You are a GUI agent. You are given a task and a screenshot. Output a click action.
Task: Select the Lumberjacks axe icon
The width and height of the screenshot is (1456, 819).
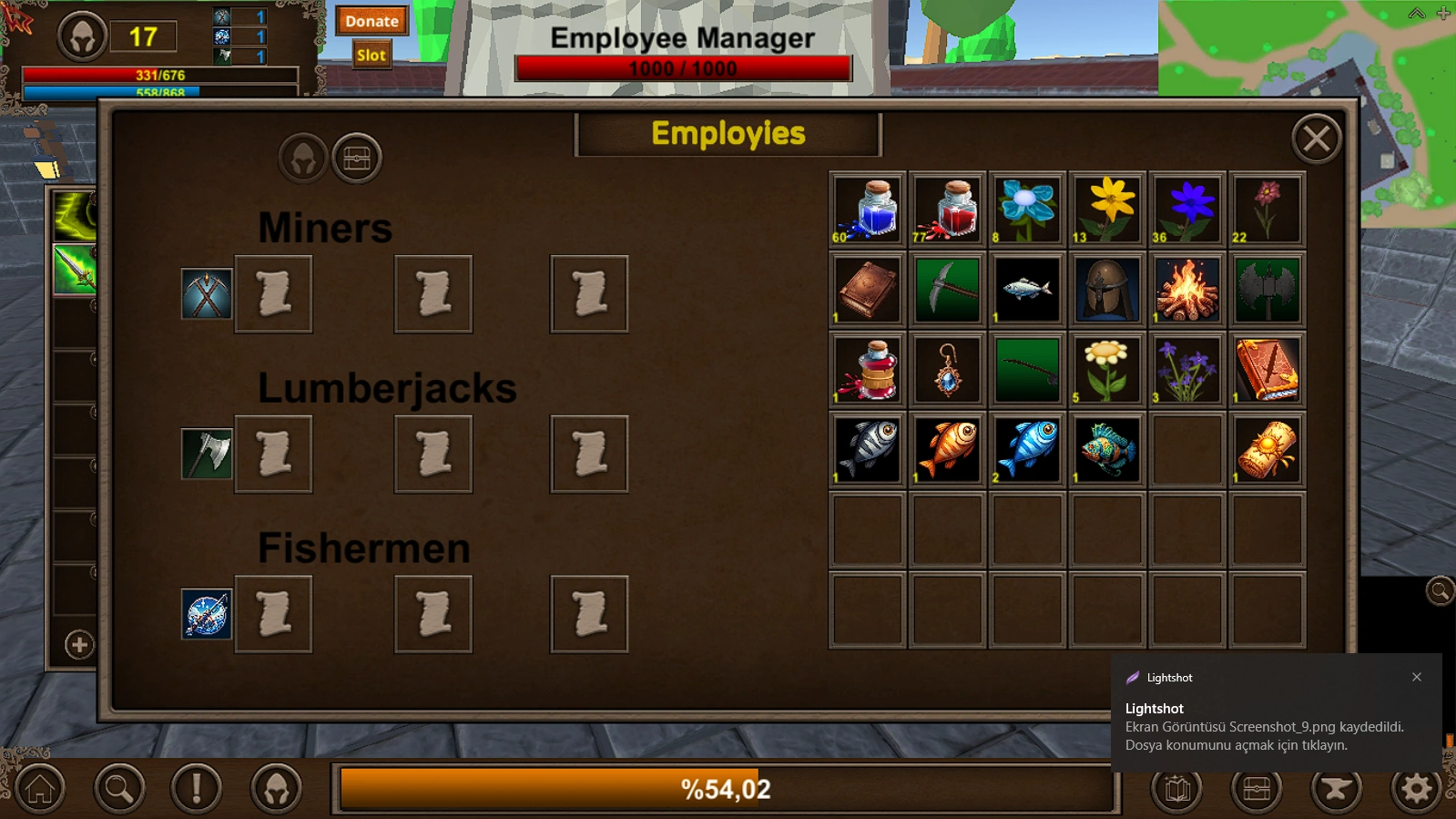[206, 453]
